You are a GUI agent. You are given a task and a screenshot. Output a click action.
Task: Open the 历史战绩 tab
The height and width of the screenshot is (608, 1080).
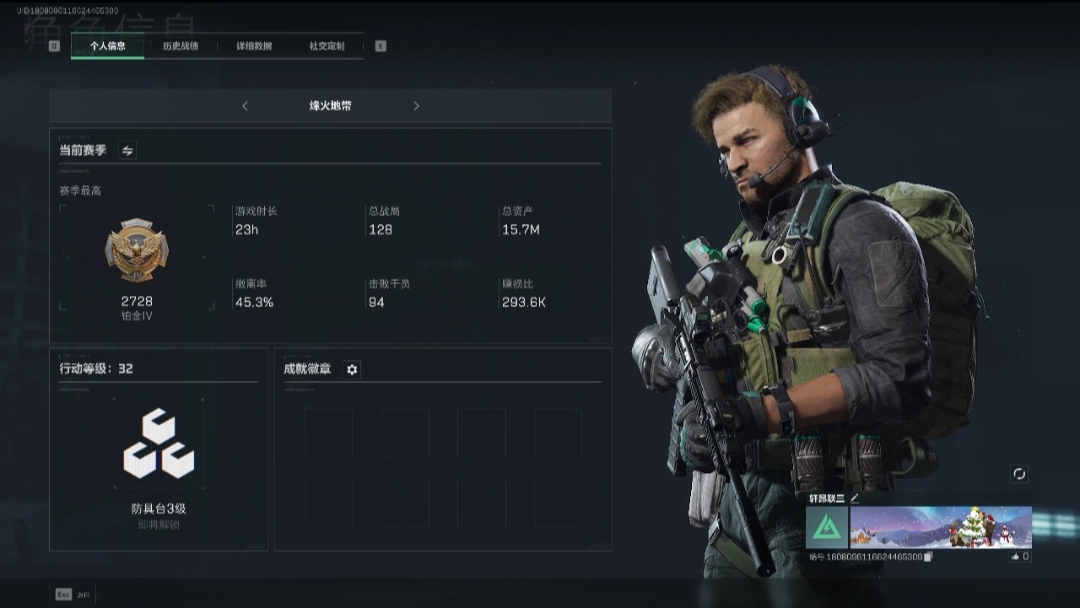181,46
